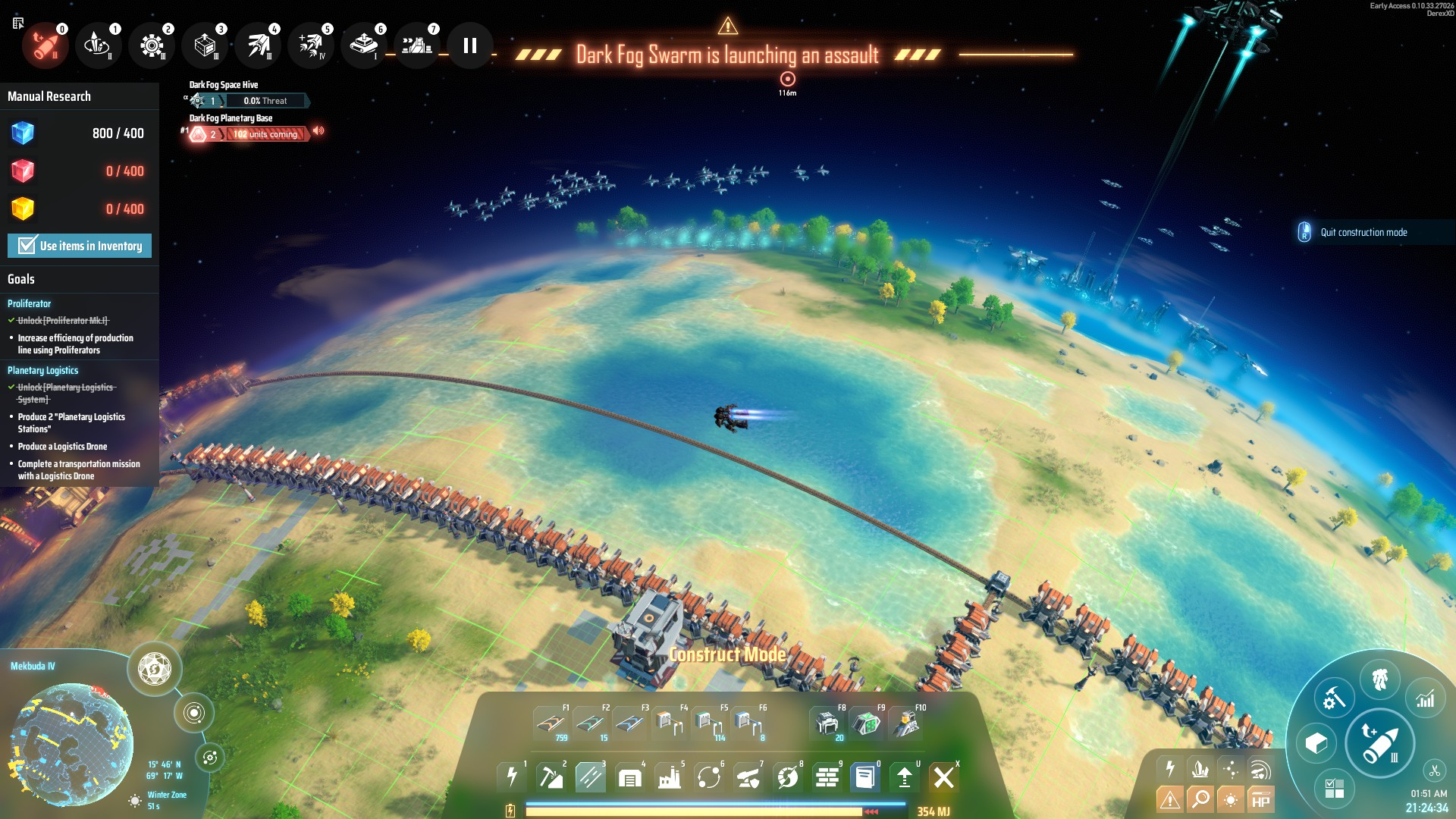Toggle the HP bar display

[1260, 801]
